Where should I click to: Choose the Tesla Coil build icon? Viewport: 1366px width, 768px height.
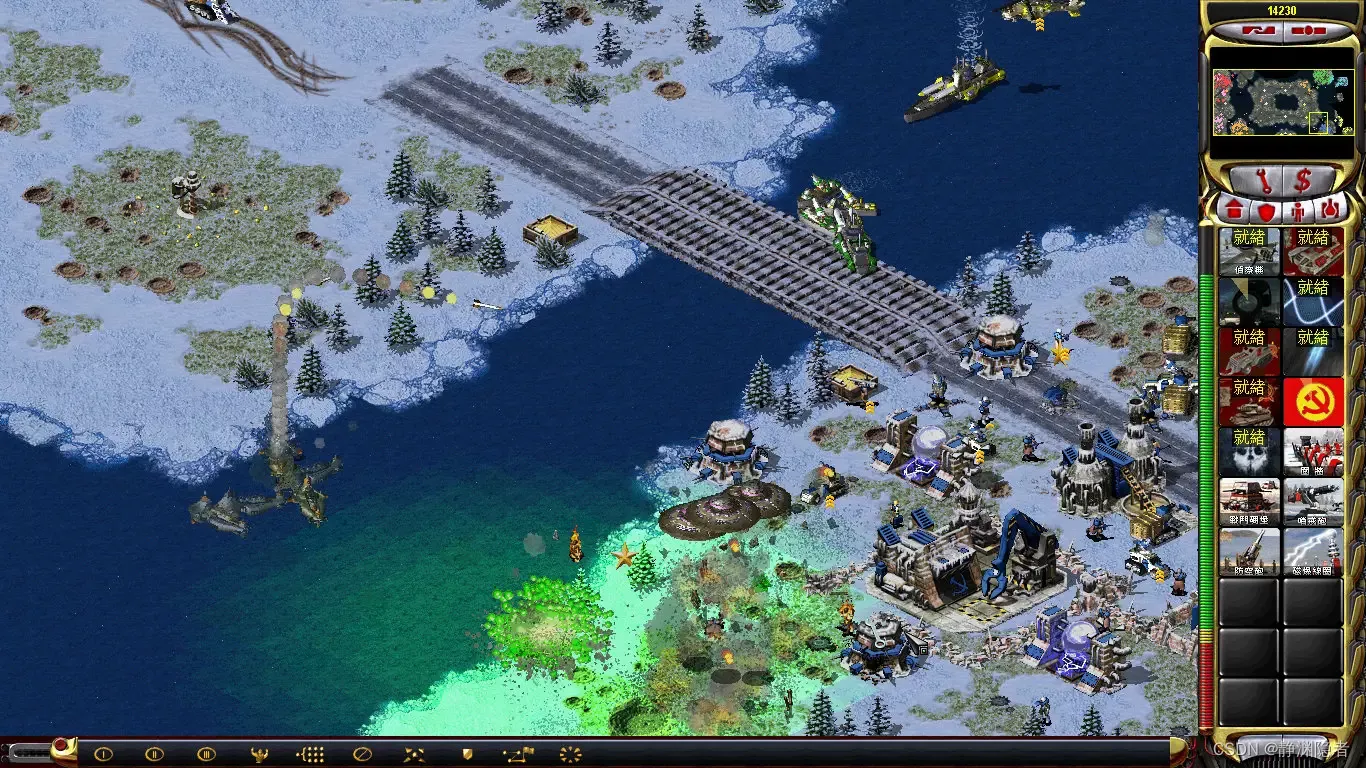pos(1313,551)
